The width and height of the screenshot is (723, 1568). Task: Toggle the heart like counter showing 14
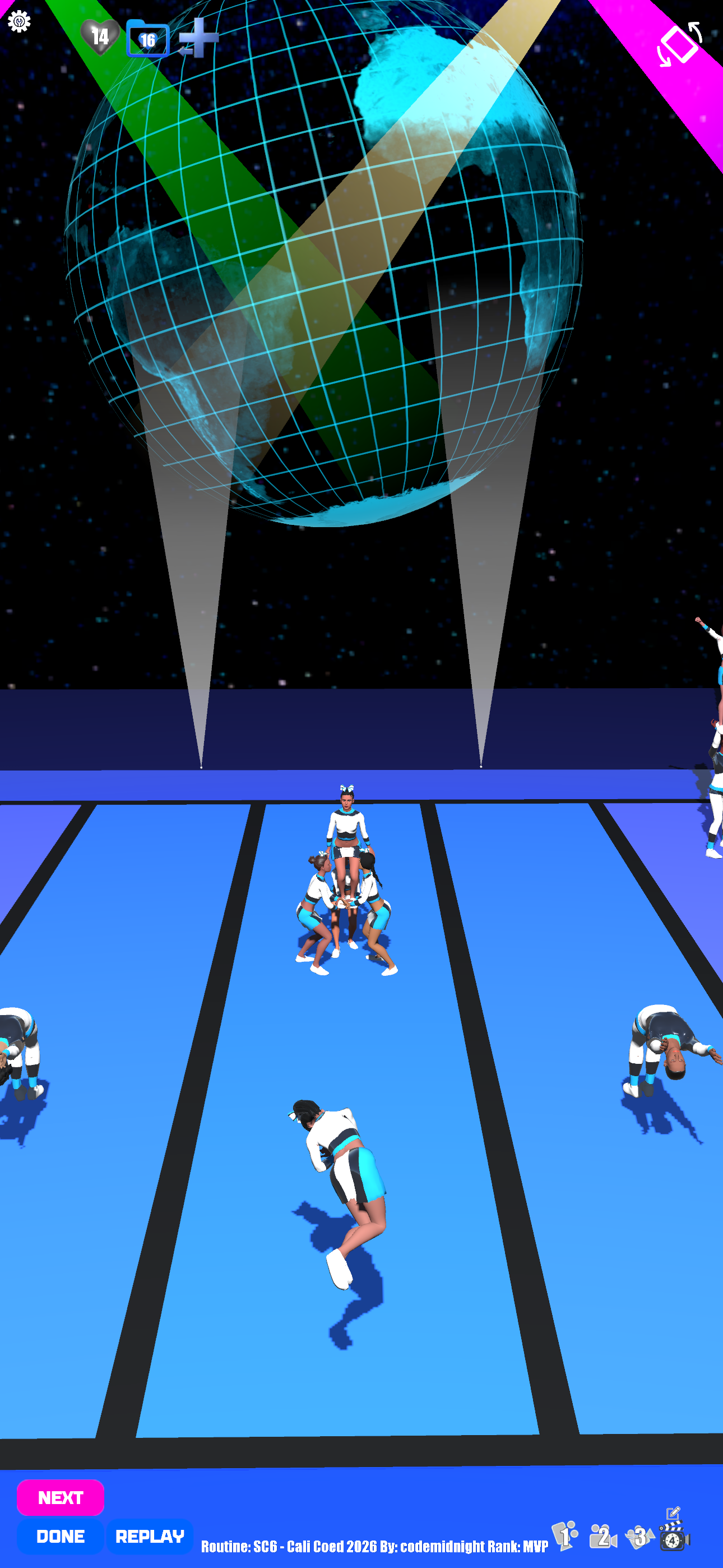99,37
